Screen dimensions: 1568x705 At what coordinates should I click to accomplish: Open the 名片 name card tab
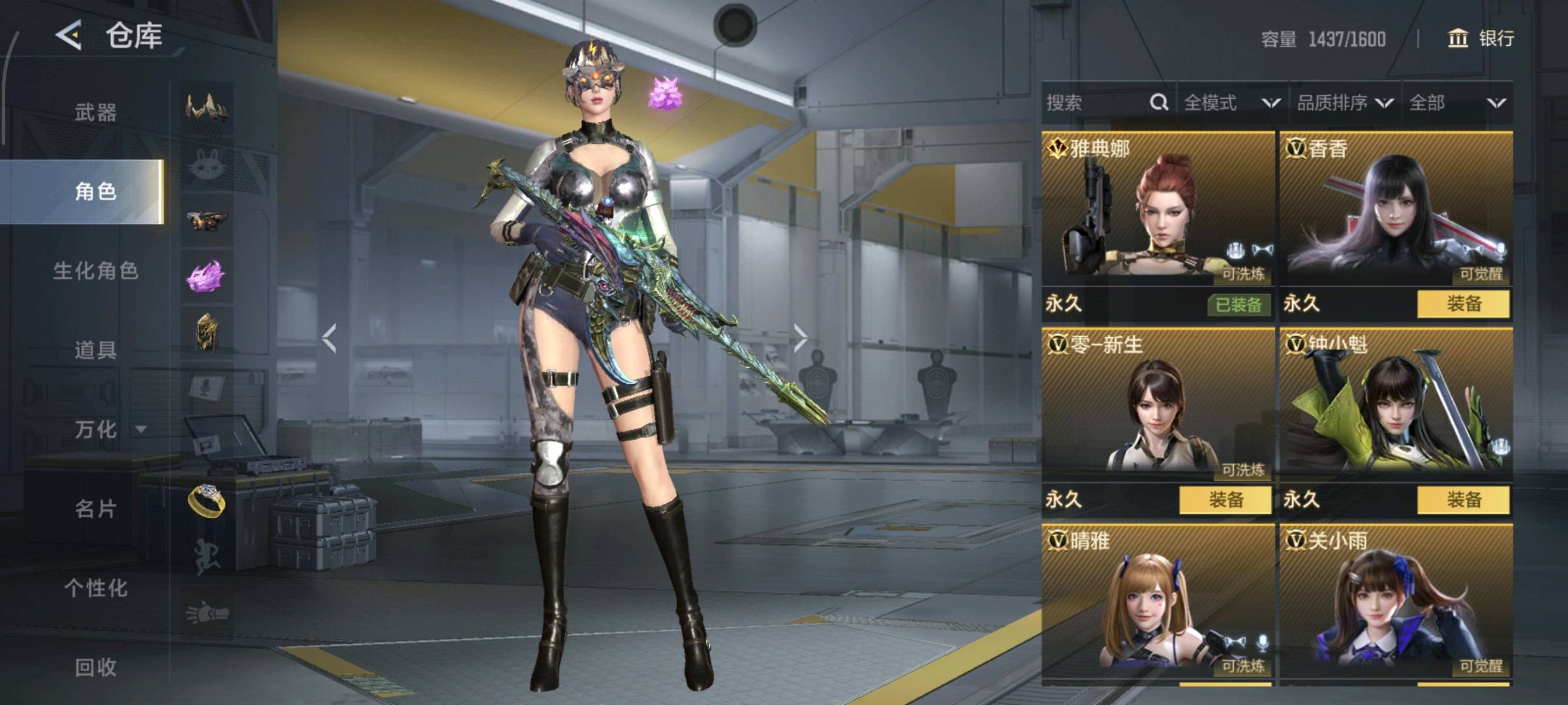point(95,509)
